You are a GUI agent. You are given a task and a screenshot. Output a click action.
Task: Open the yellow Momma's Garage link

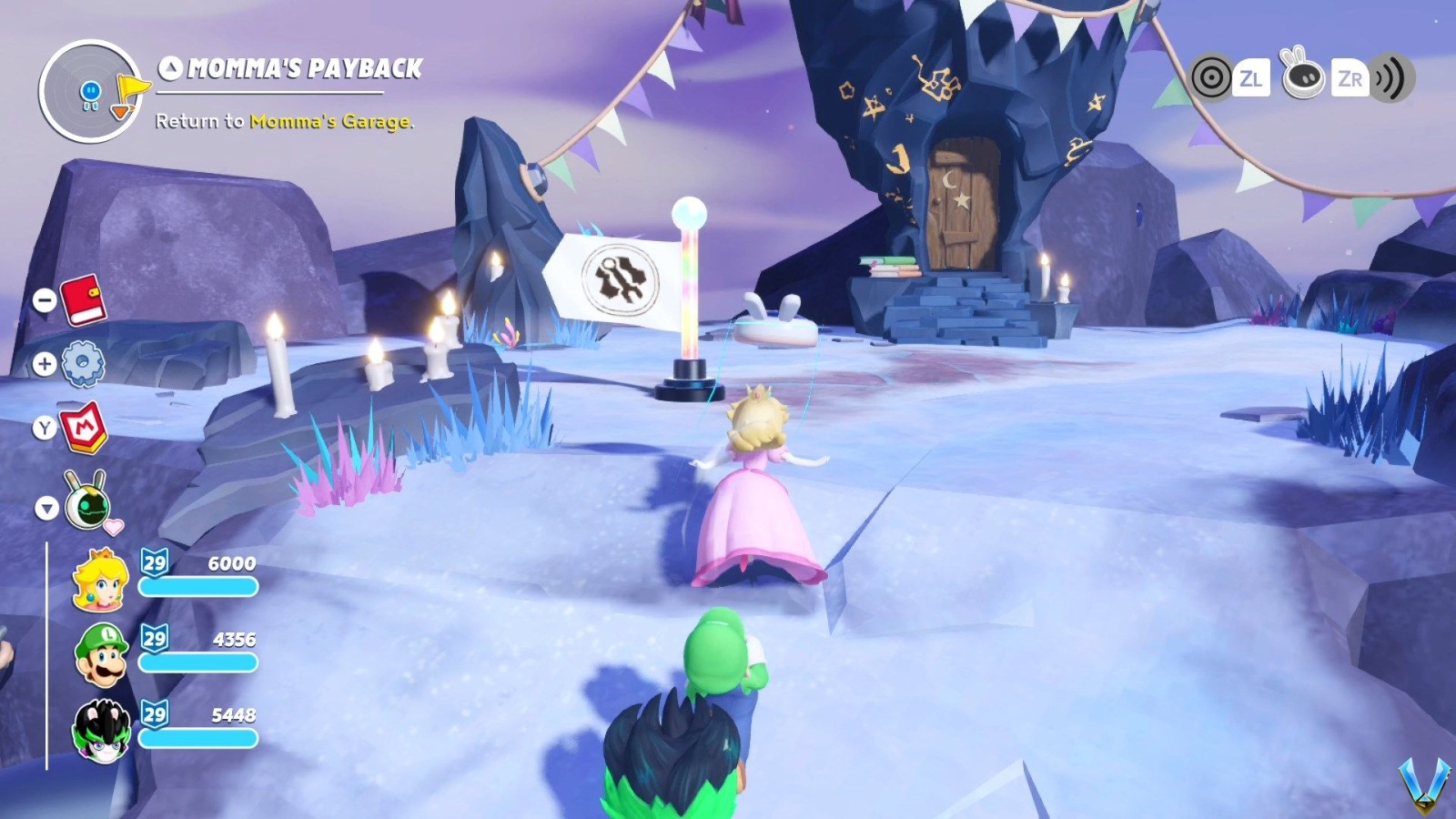coord(330,121)
